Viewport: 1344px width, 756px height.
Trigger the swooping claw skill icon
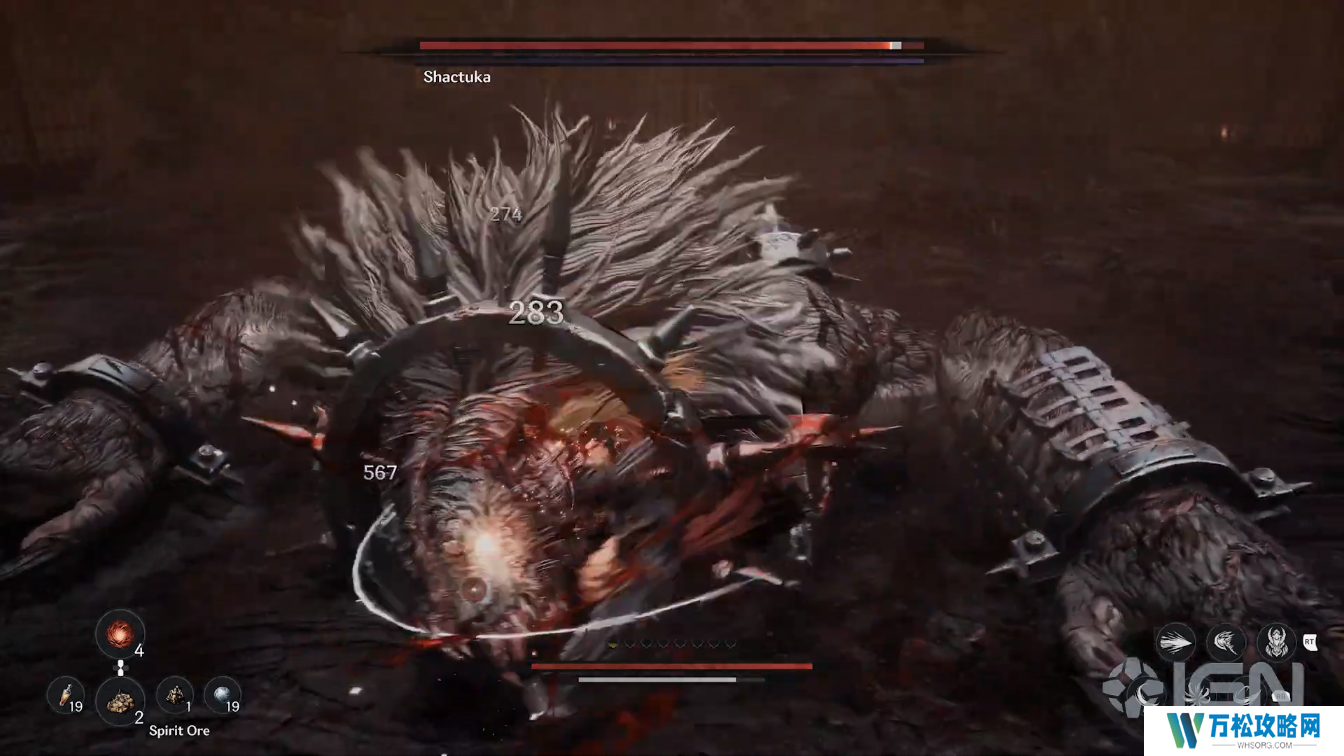tap(1225, 642)
